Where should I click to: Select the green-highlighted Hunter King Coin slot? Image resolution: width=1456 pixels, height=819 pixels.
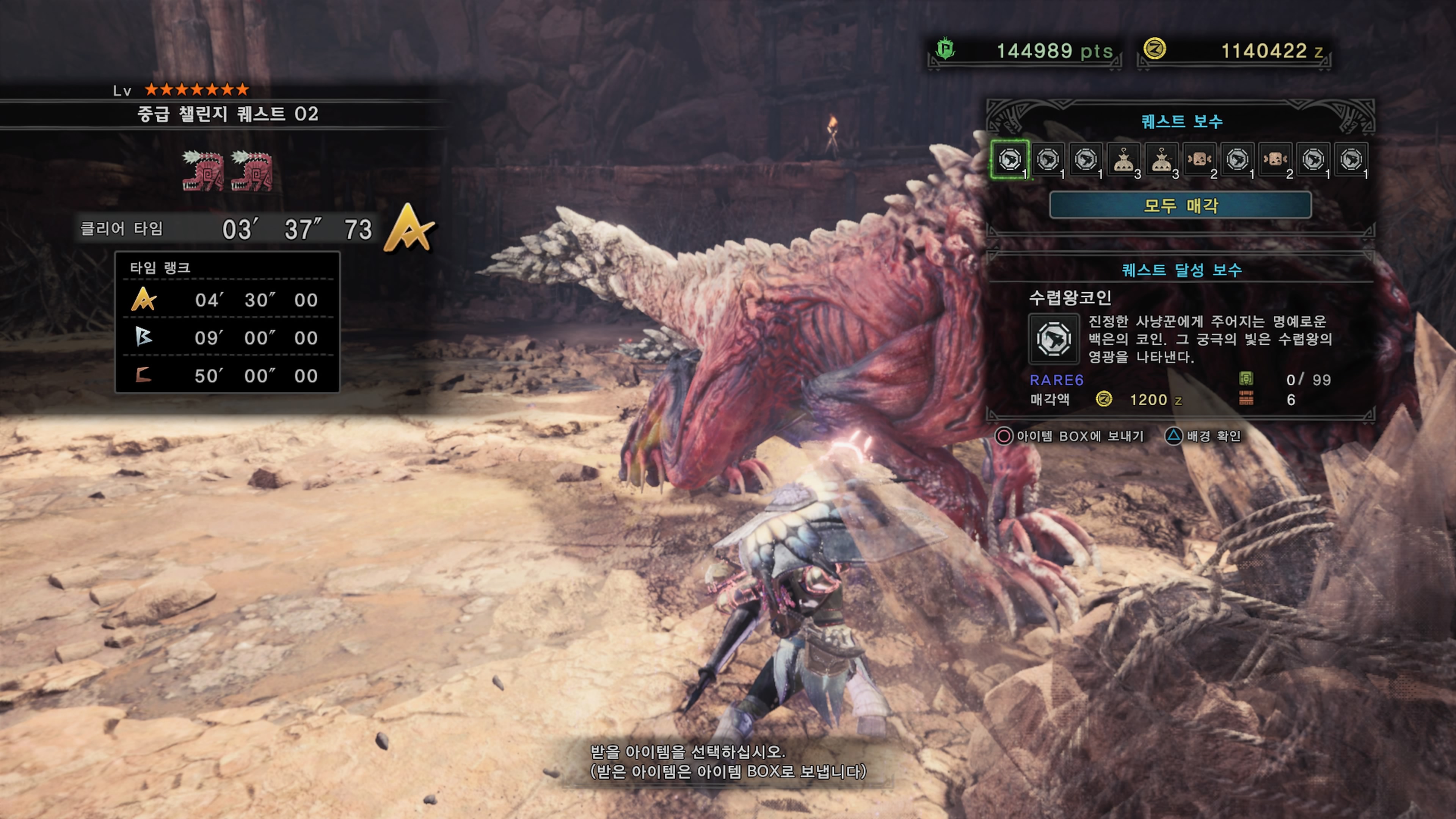(x=1009, y=159)
